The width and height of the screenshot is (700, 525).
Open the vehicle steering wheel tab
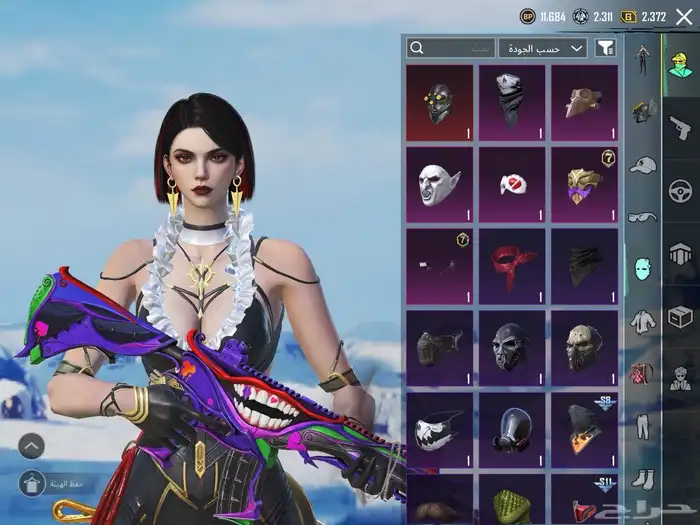680,190
